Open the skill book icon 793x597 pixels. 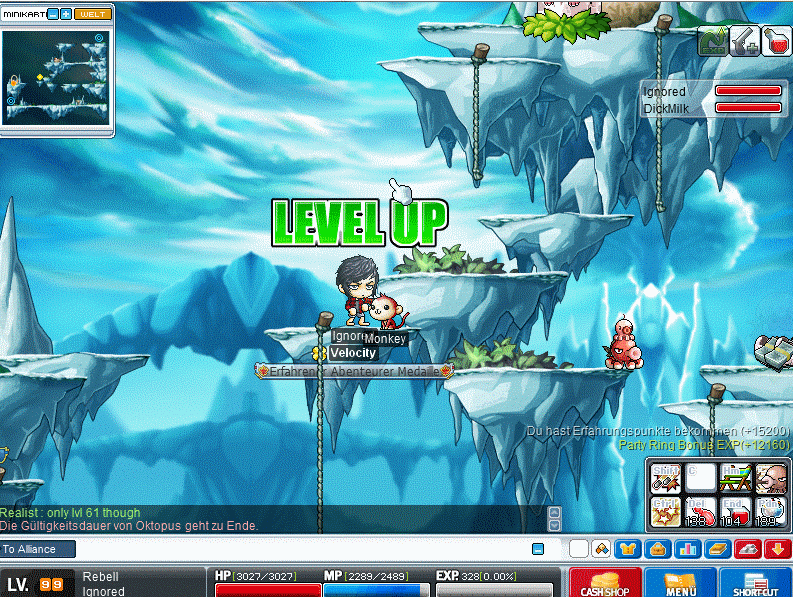[717, 548]
